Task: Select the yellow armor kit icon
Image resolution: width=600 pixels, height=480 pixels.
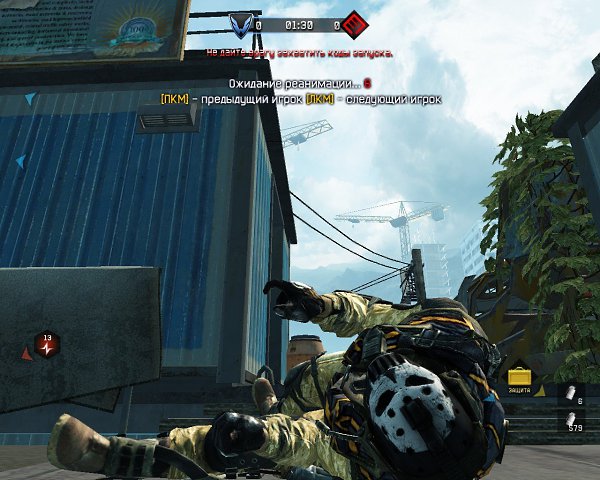Action: pos(518,377)
